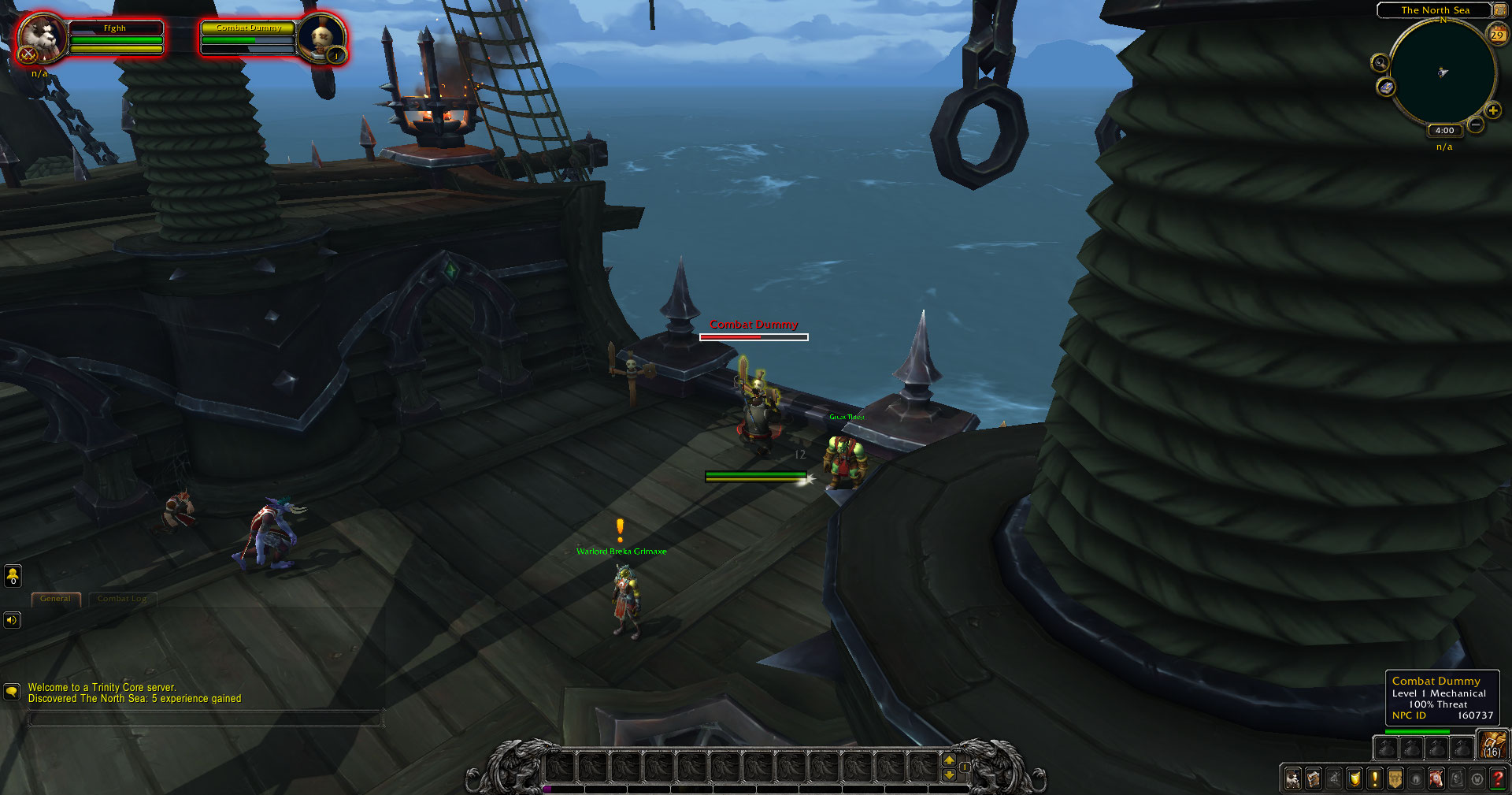
Task: Zoom in the minimap with the plus button
Action: point(1492,111)
